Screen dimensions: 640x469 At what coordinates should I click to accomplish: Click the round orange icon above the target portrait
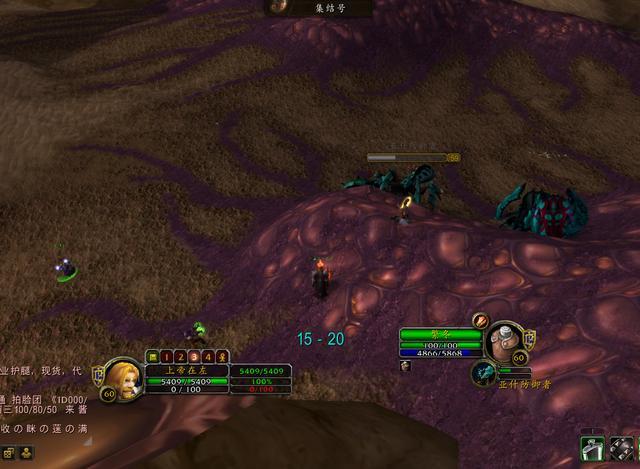481,321
